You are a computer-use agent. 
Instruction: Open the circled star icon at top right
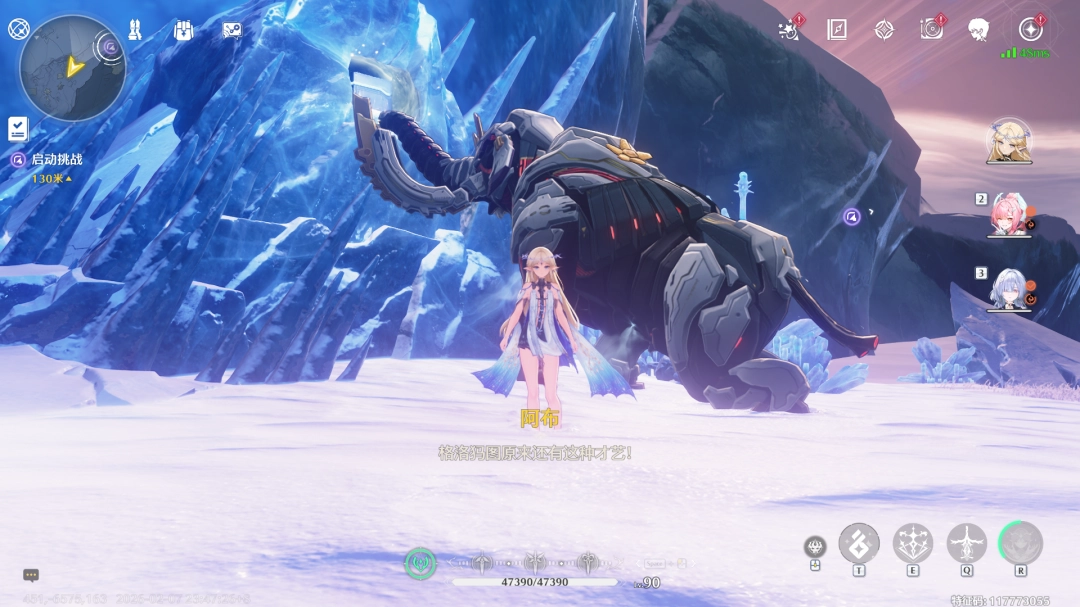point(1030,28)
